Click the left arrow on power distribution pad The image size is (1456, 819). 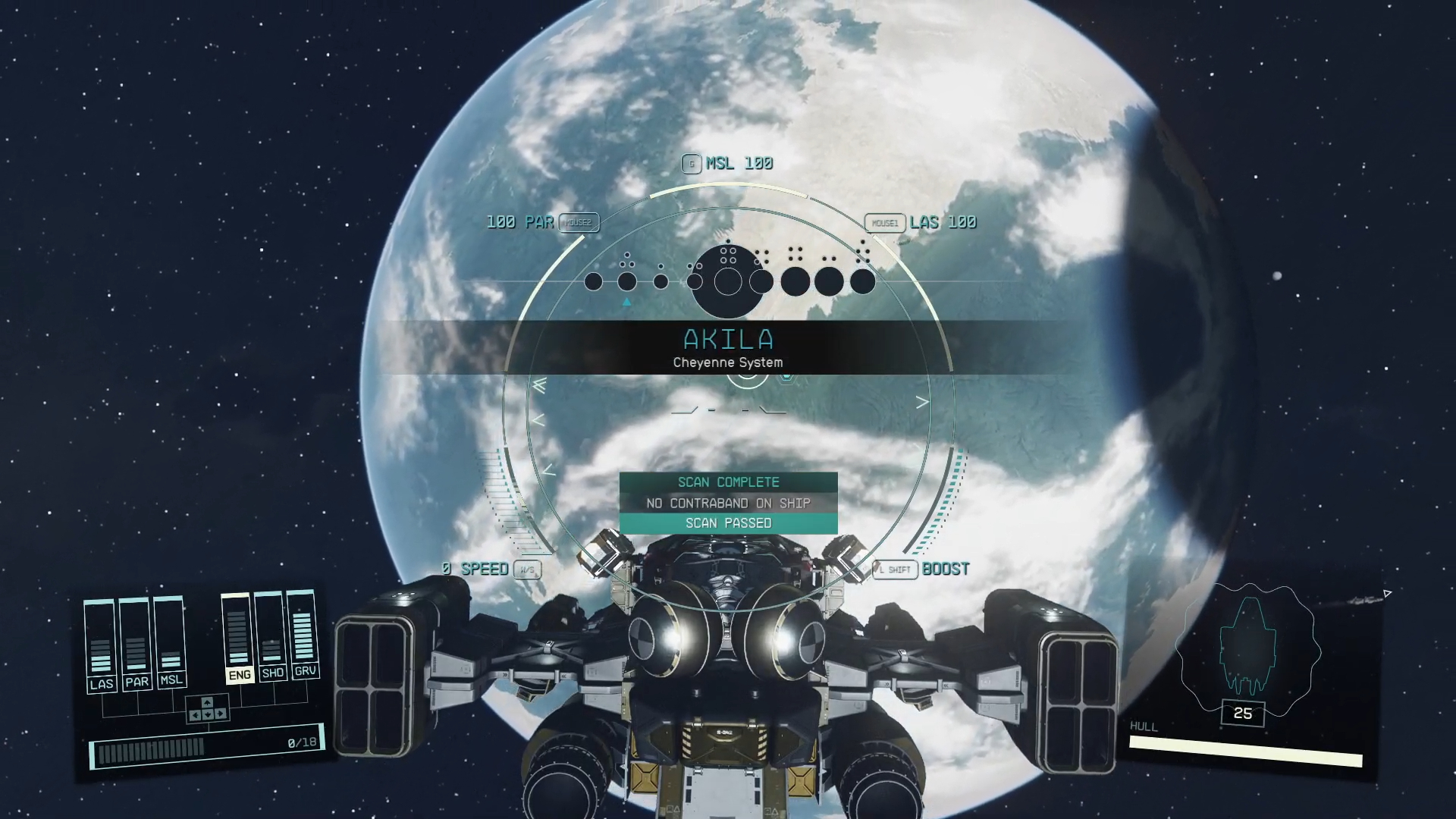[x=196, y=715]
